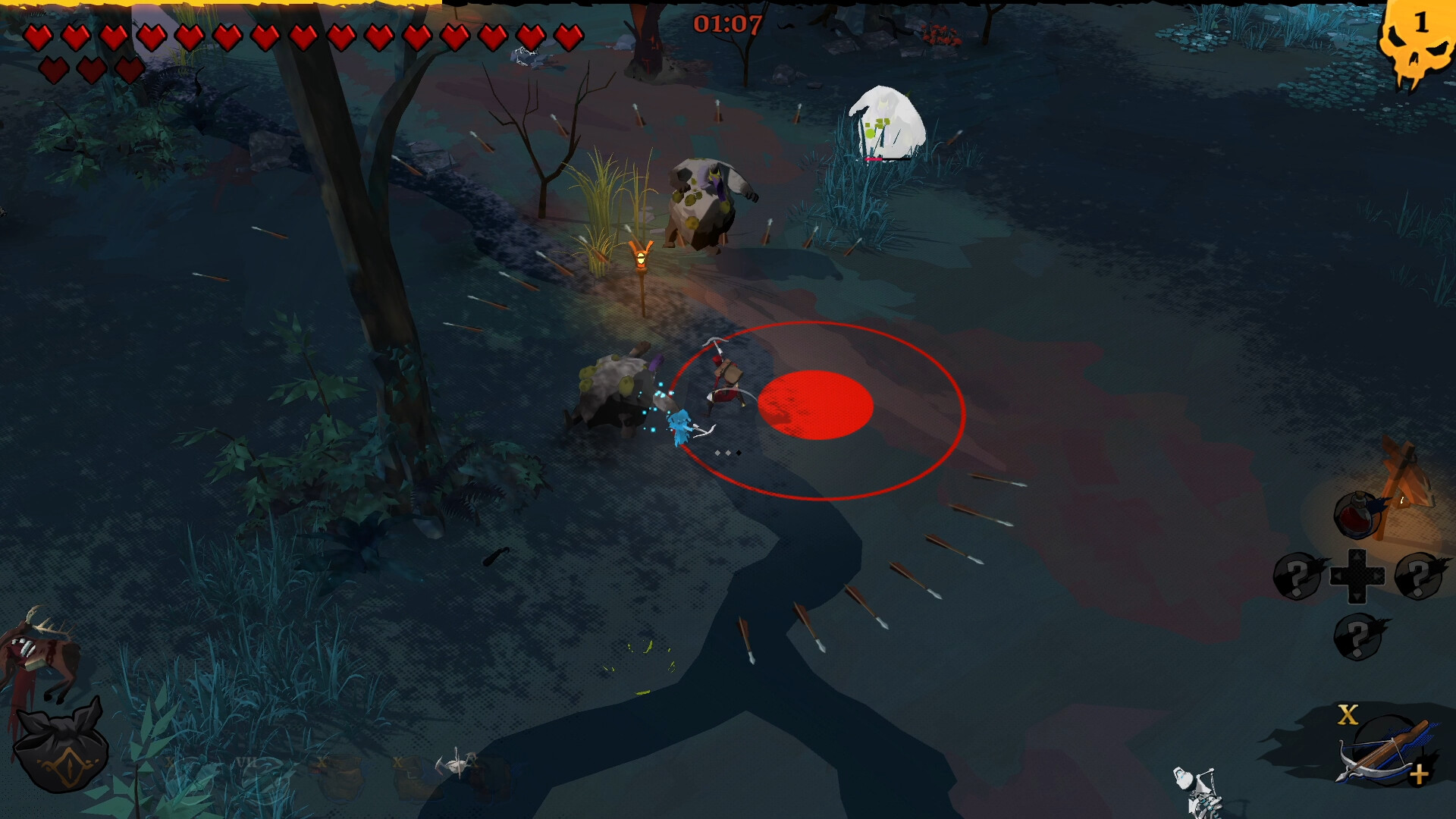The image size is (1456, 819).
Task: Click the red heart health bar
Action: pos(303,34)
